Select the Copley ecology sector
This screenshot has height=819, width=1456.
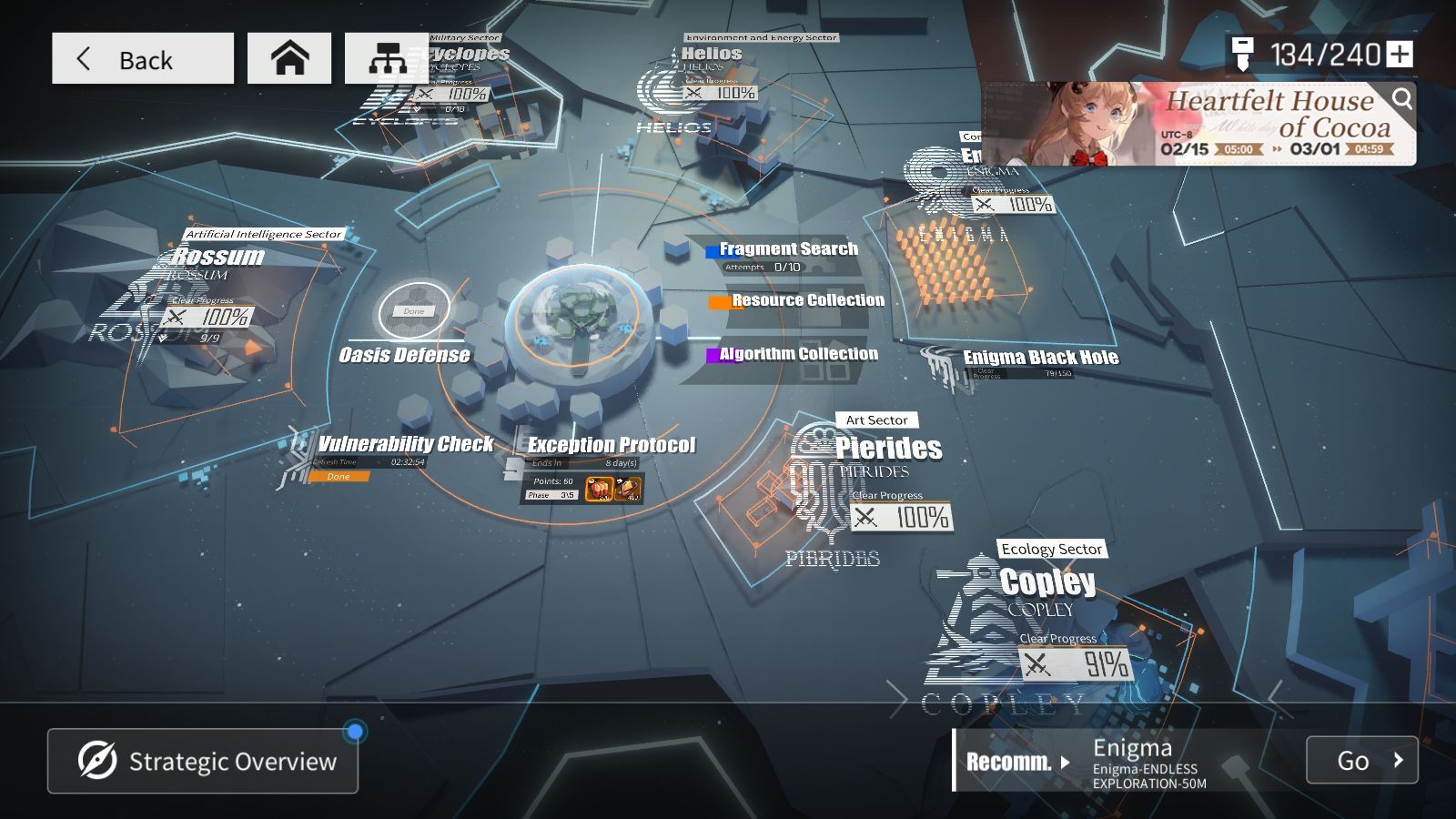coord(1047,582)
